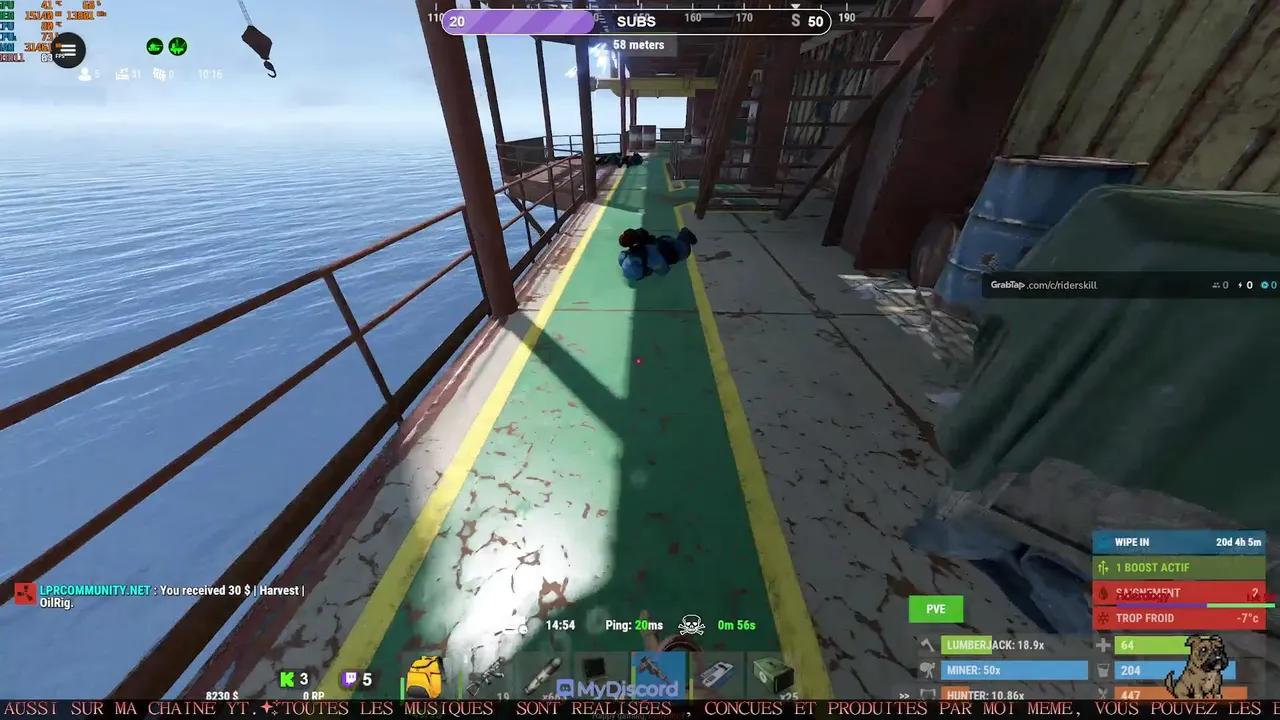Toggle the 1 BOOST ACTIF status
The width and height of the screenshot is (1280, 720).
pos(1180,567)
